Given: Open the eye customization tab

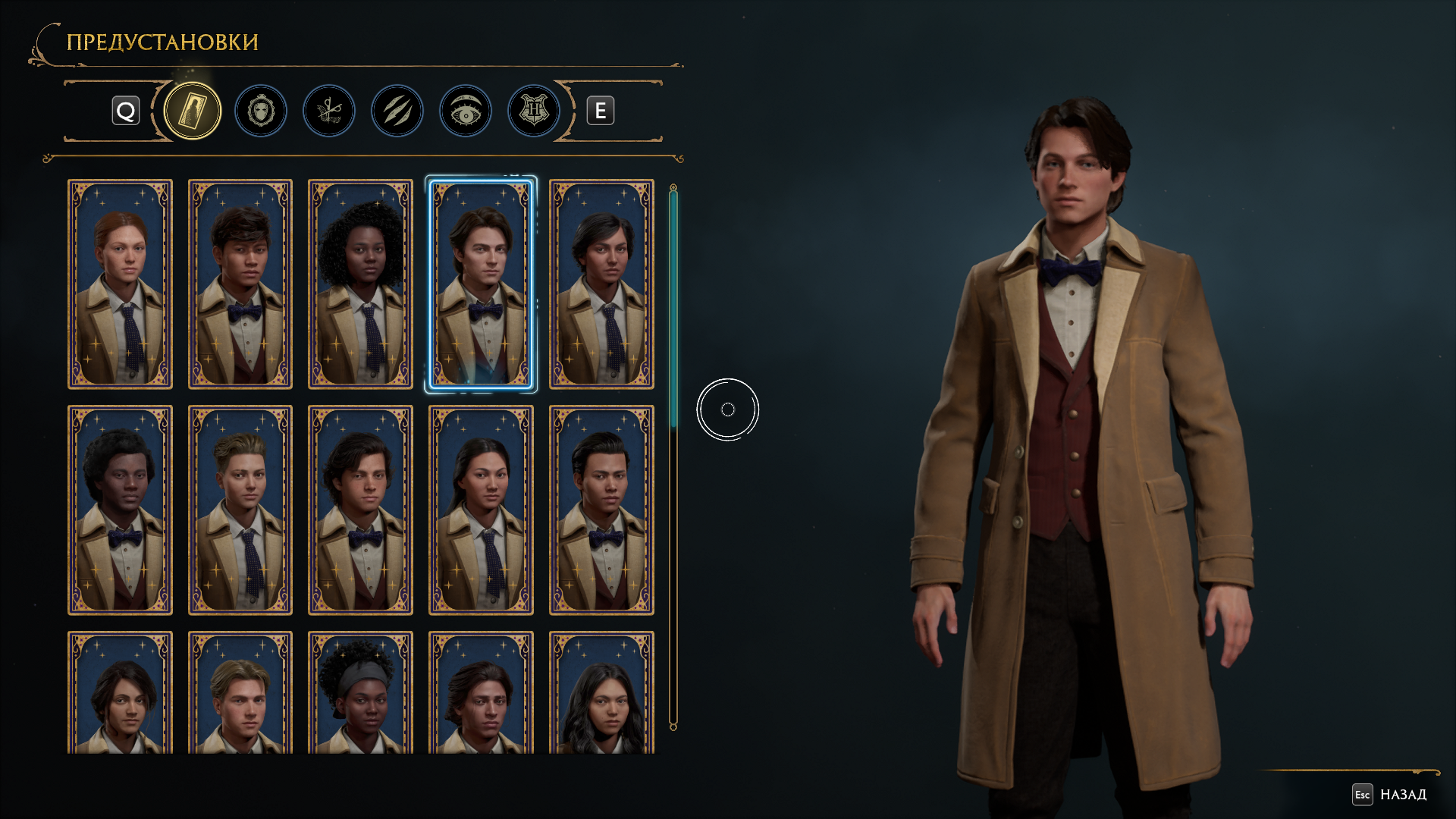Looking at the screenshot, I should 466,111.
